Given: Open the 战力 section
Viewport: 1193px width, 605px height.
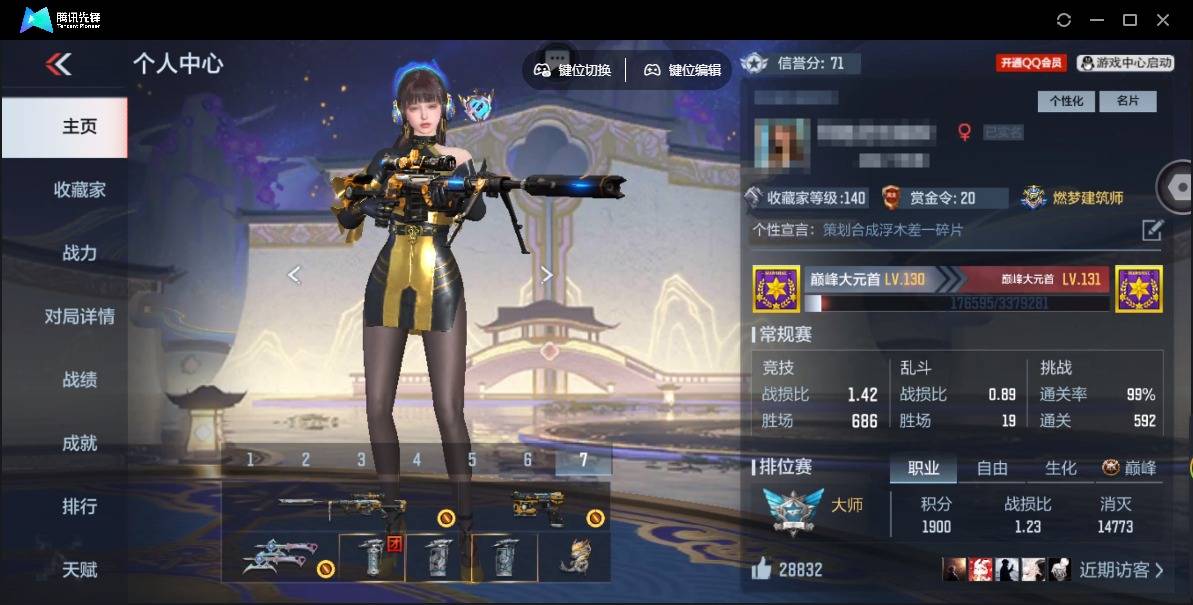Looking at the screenshot, I should point(79,253).
